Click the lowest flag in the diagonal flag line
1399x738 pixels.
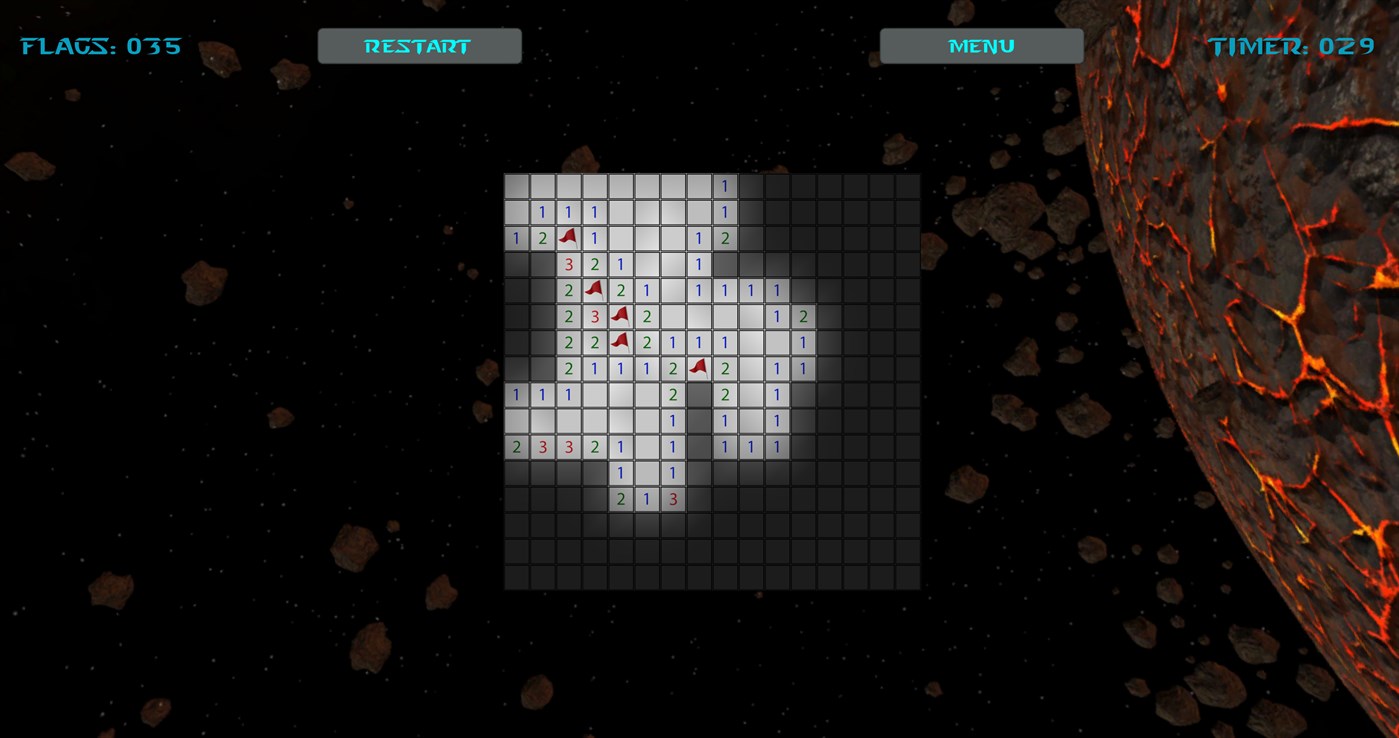click(x=619, y=342)
